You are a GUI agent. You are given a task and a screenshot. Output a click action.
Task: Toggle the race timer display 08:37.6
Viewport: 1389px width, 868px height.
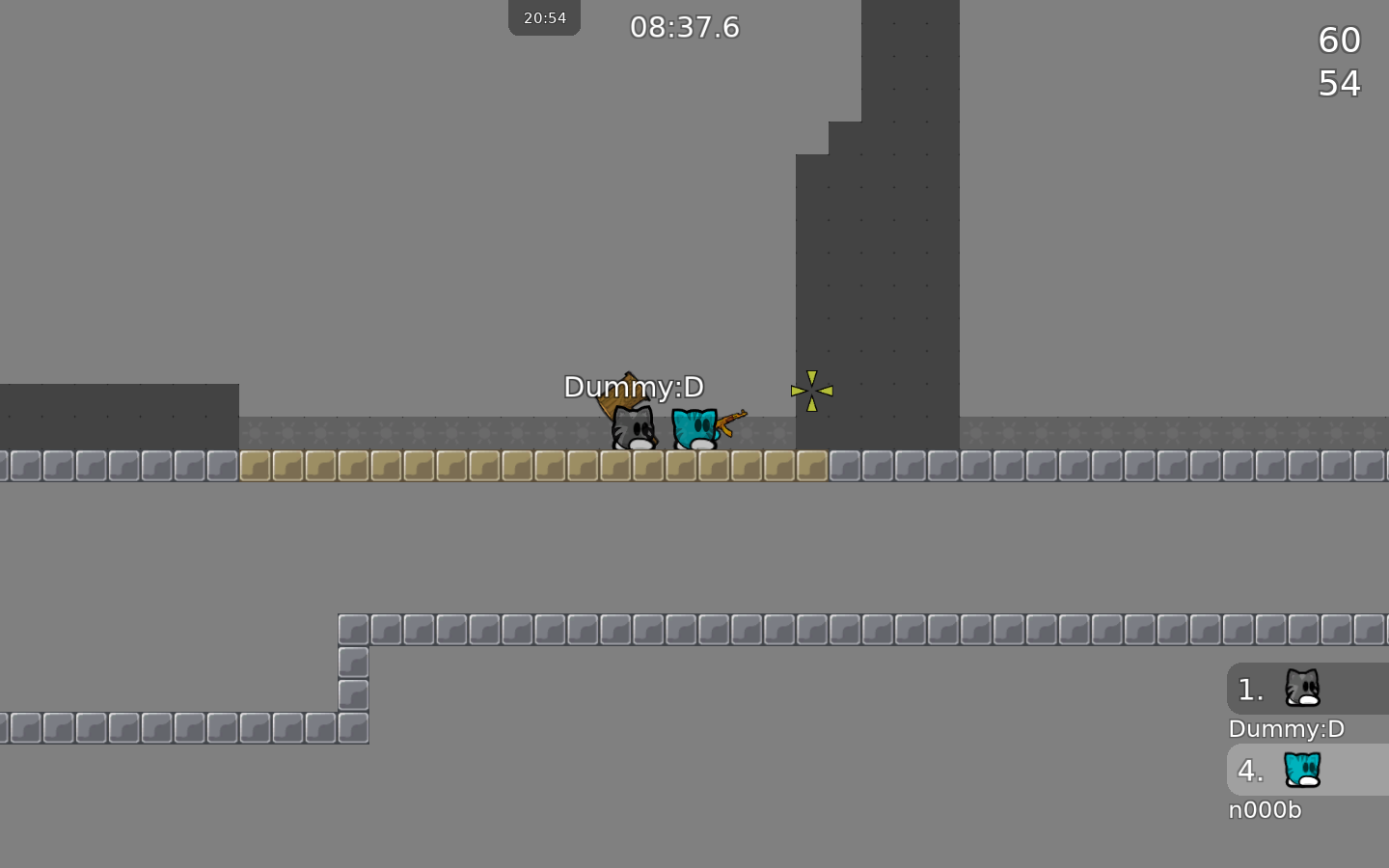click(x=685, y=27)
